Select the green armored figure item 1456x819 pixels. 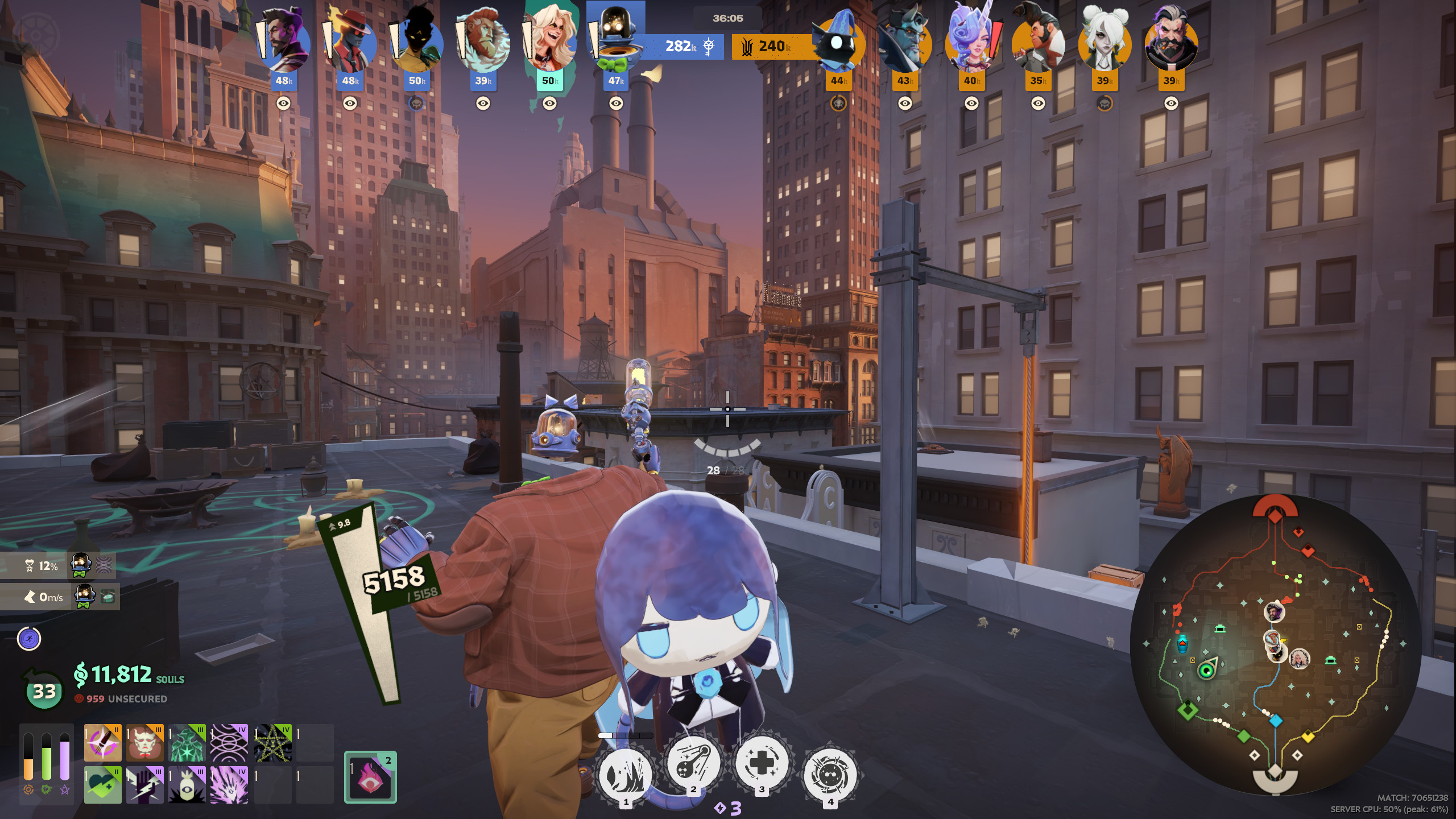[187, 743]
